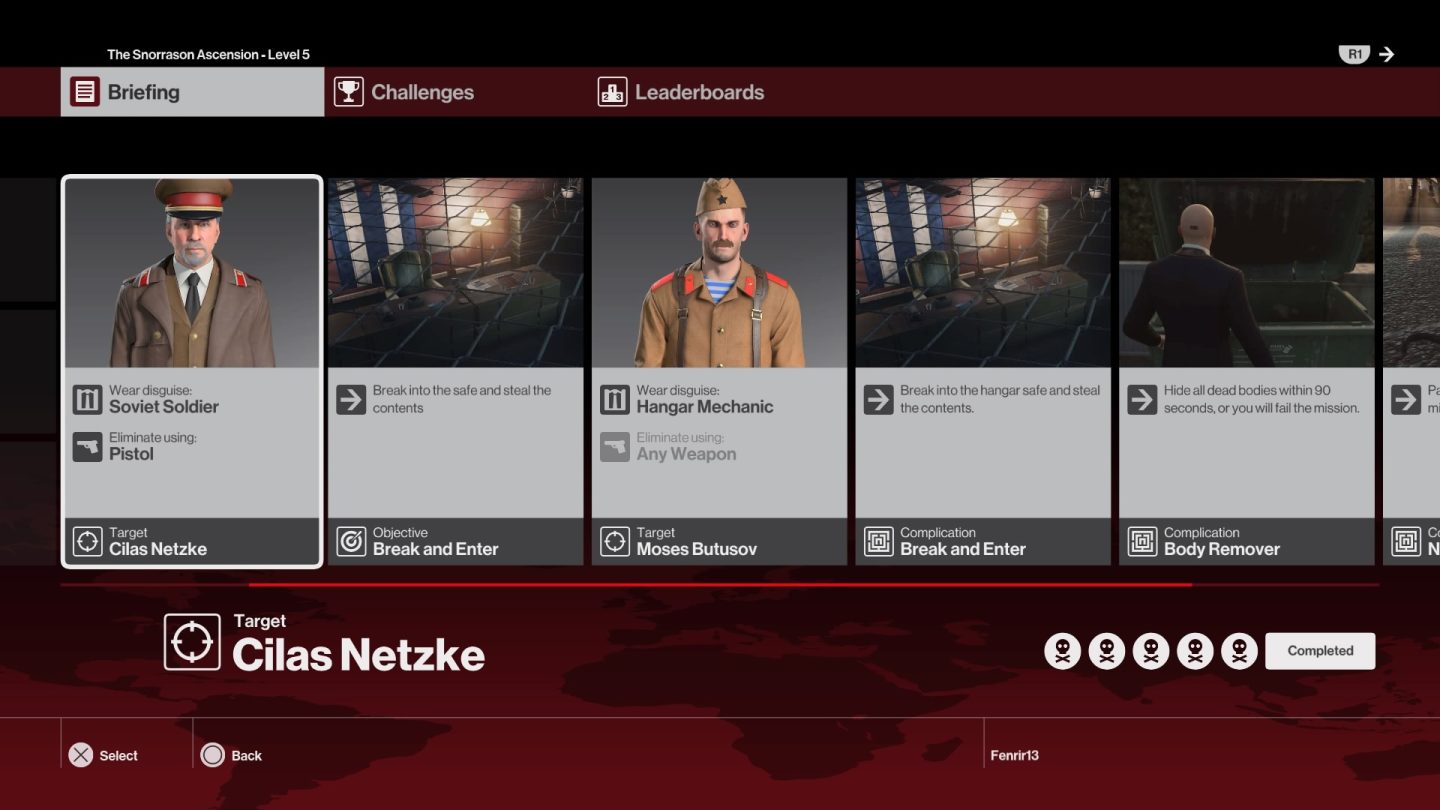Click the Completed status button
Viewport: 1440px width, 810px height.
tap(1320, 650)
